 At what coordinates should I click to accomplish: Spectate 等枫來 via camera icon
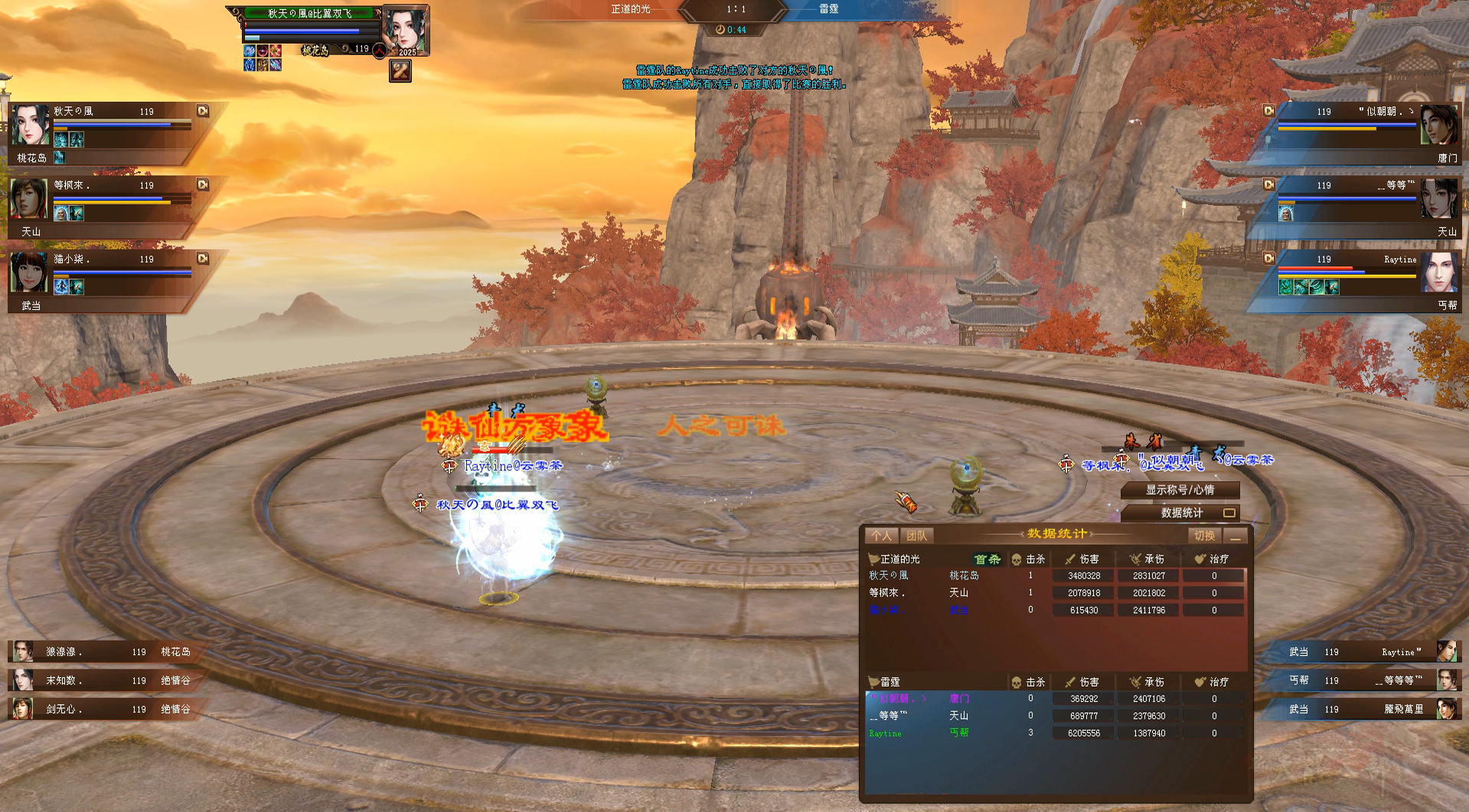203,184
